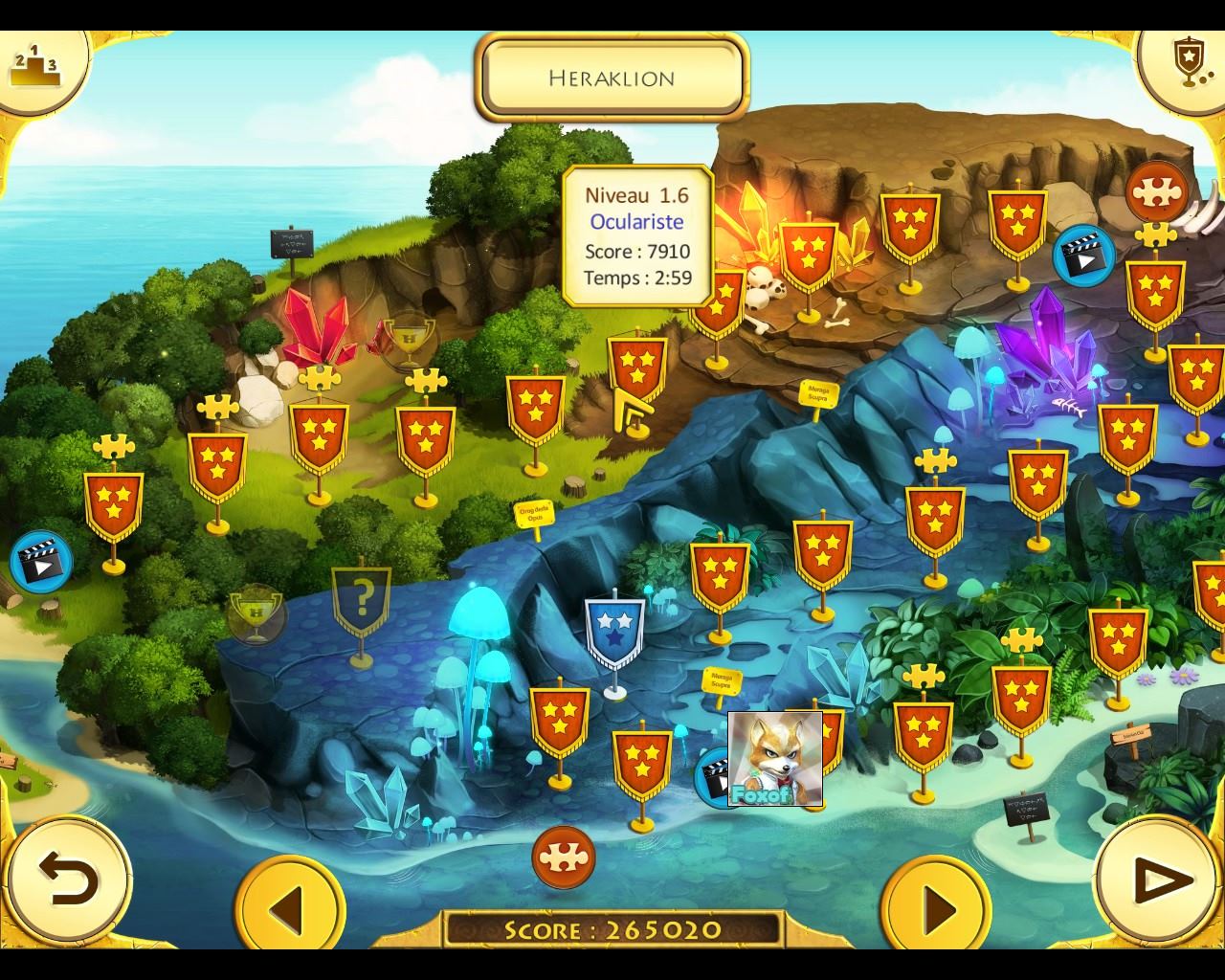Show the next map with right arrow
1225x980 pixels.
(x=935, y=905)
